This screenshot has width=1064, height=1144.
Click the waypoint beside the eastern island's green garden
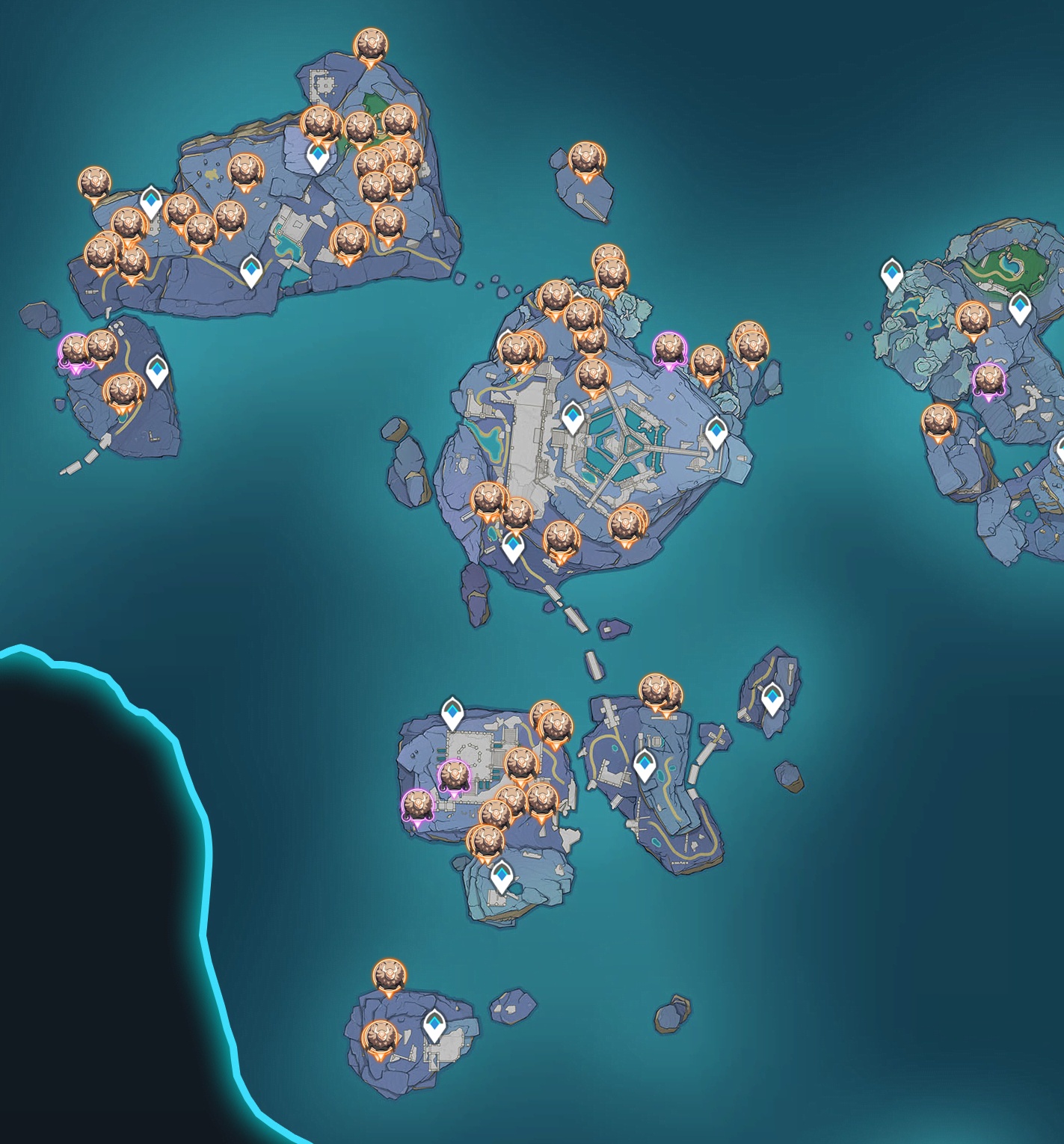1020,307
